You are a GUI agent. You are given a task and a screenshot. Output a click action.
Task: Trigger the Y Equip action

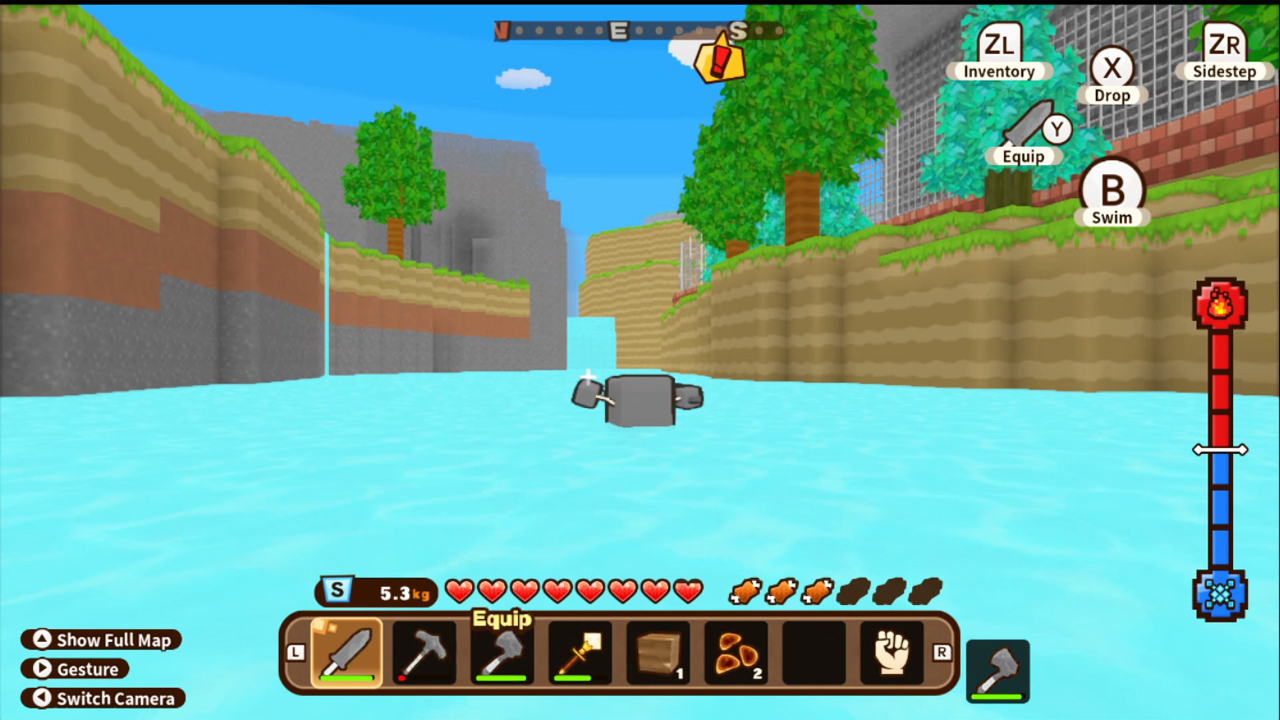[1056, 130]
